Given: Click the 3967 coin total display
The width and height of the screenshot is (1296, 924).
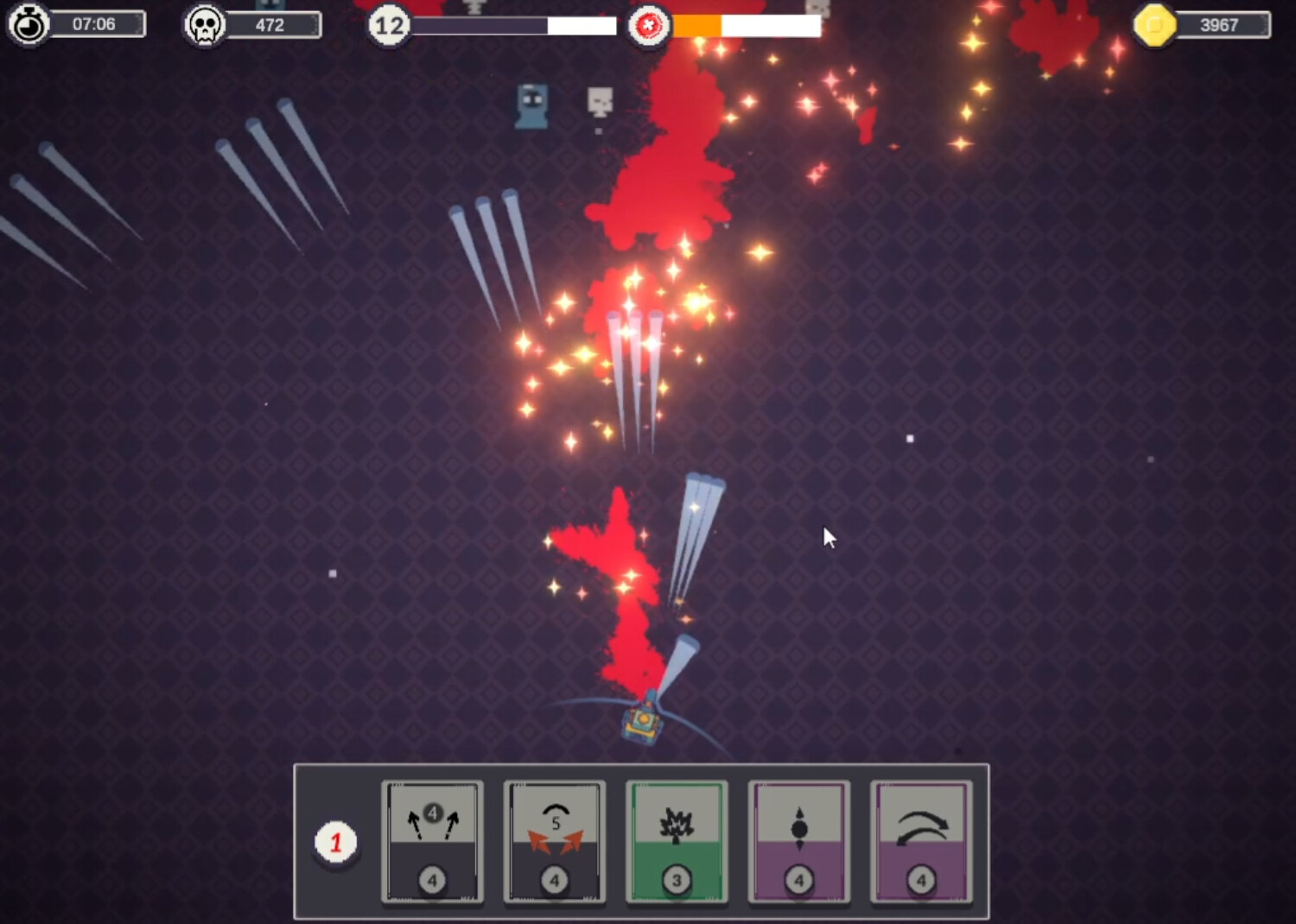Looking at the screenshot, I should tap(1217, 24).
